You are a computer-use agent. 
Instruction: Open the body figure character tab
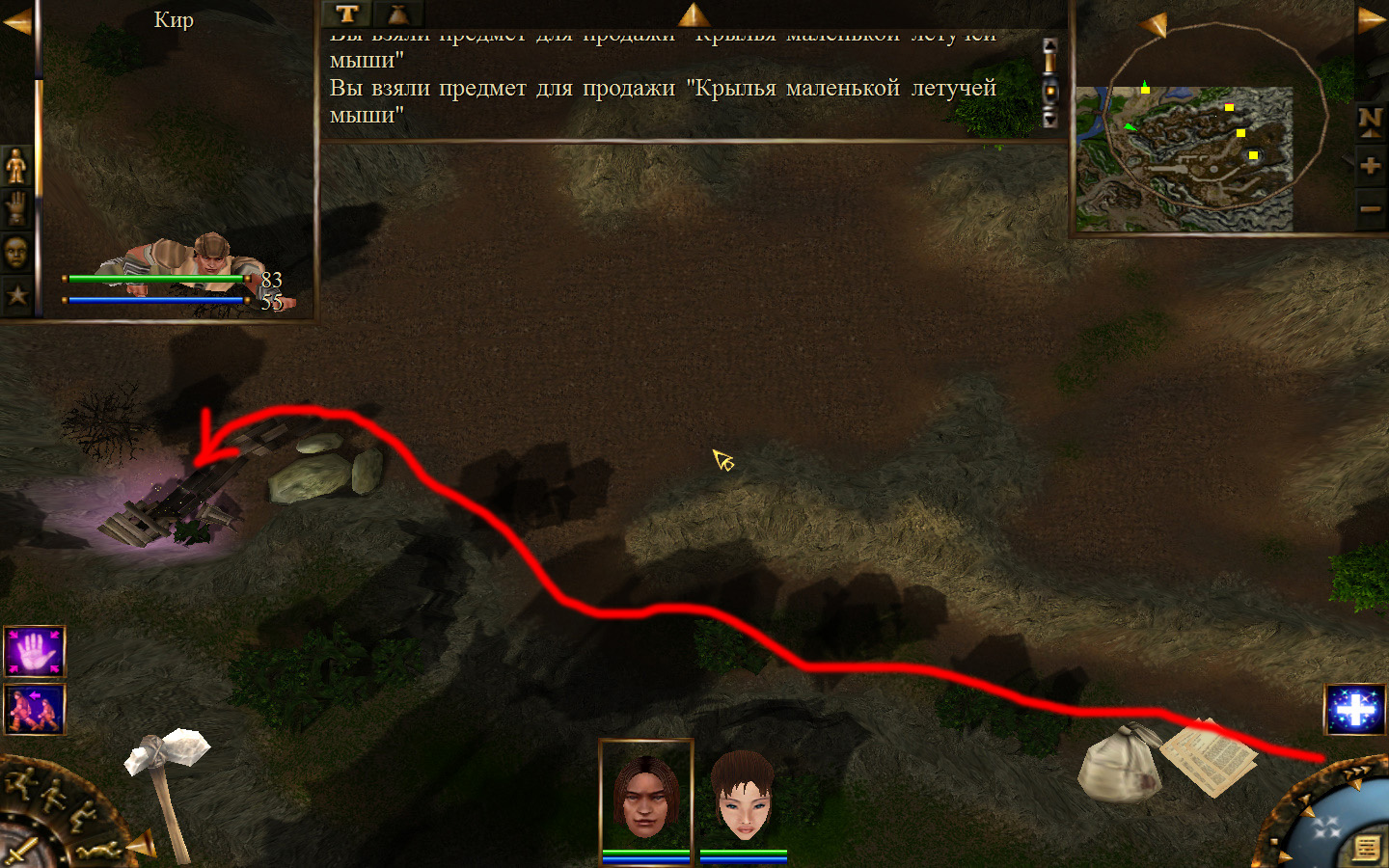(x=16, y=167)
